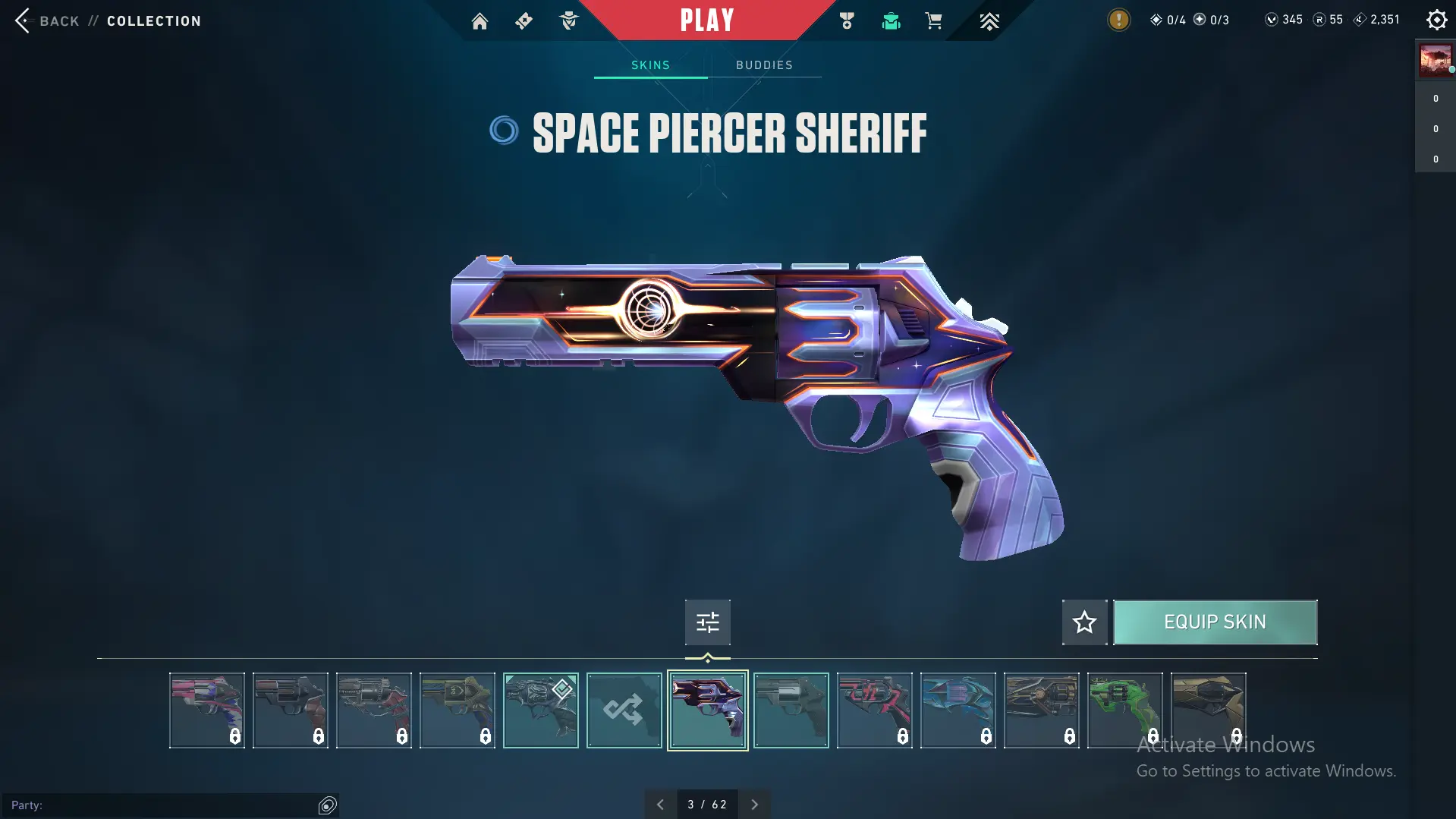Go to the next skins page
1456x819 pixels.
(x=754, y=805)
